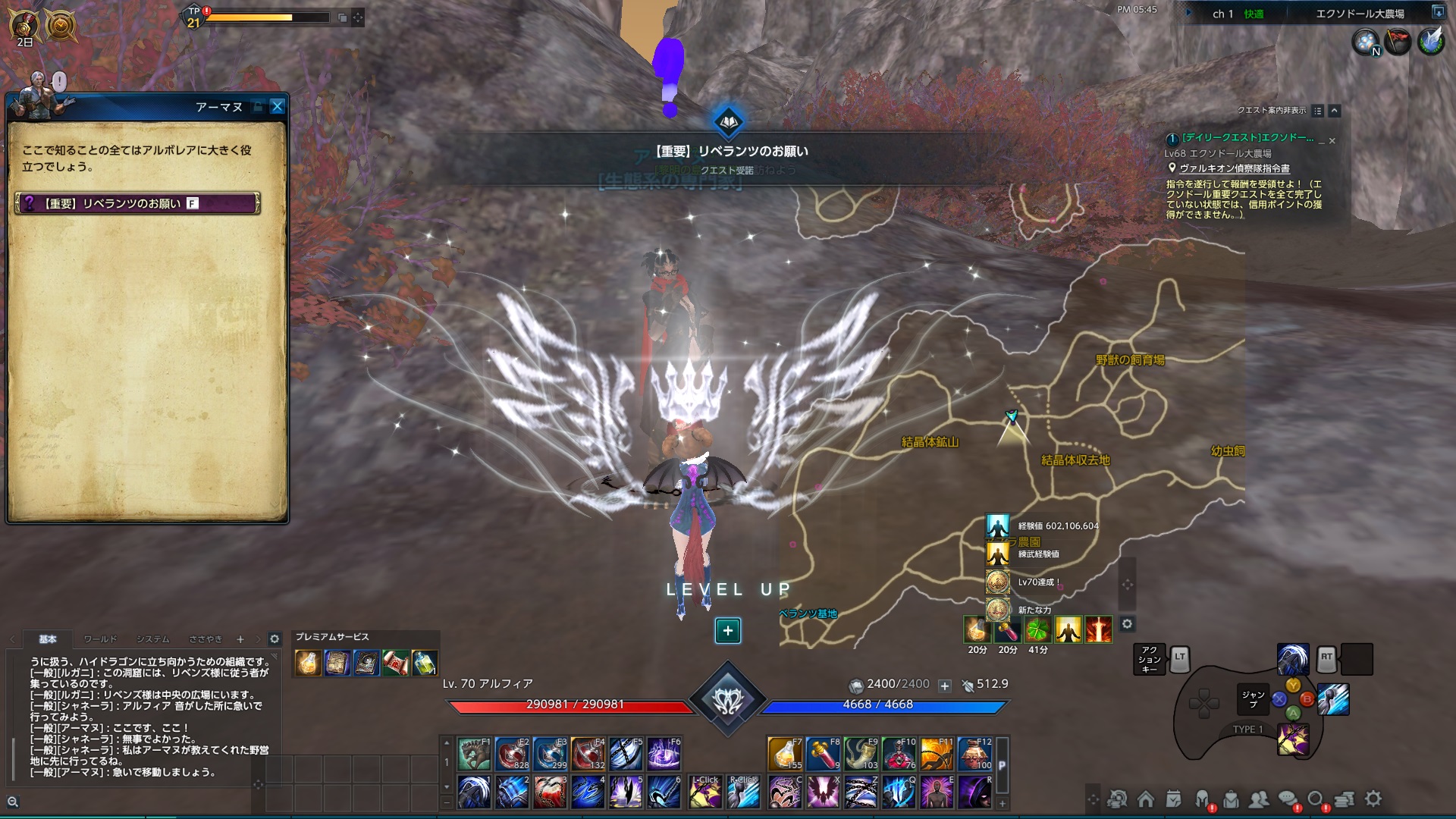Toggle the quest guide with クエスト案内非表示
1456x819 pixels.
coord(1272,111)
